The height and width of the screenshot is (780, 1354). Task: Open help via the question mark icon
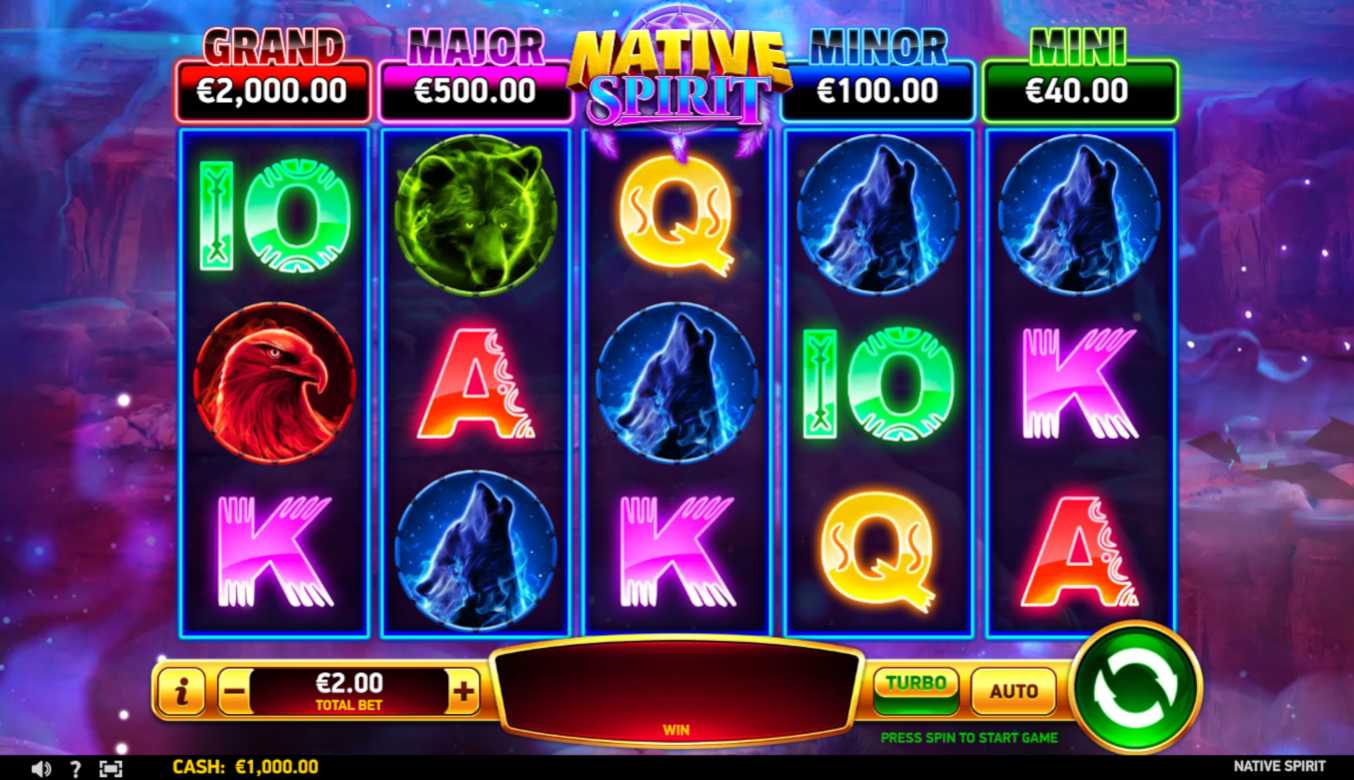[75, 768]
